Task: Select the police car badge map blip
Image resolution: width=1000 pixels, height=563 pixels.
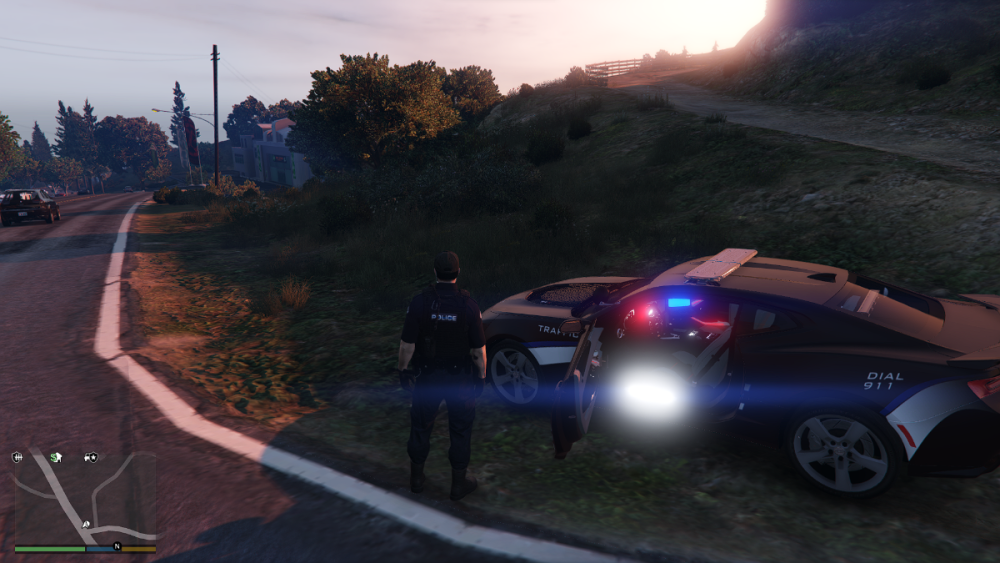Action: pos(91,457)
